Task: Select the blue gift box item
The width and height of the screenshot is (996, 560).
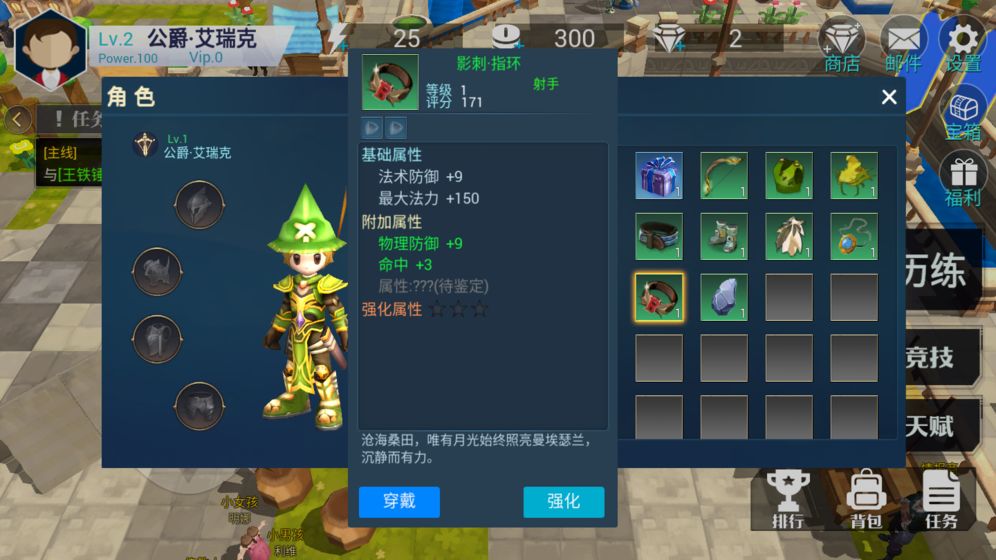Action: [x=659, y=176]
